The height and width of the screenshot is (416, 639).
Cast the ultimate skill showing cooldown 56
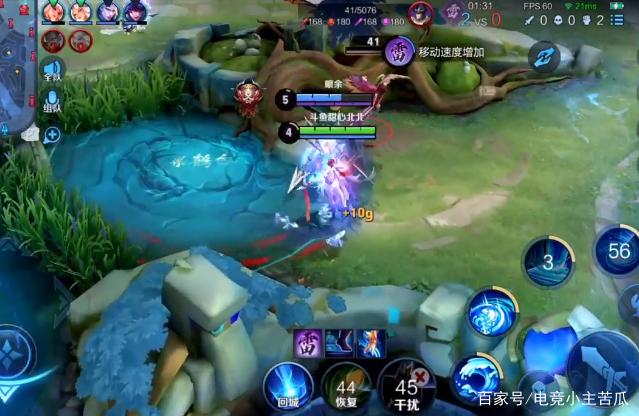(x=617, y=250)
